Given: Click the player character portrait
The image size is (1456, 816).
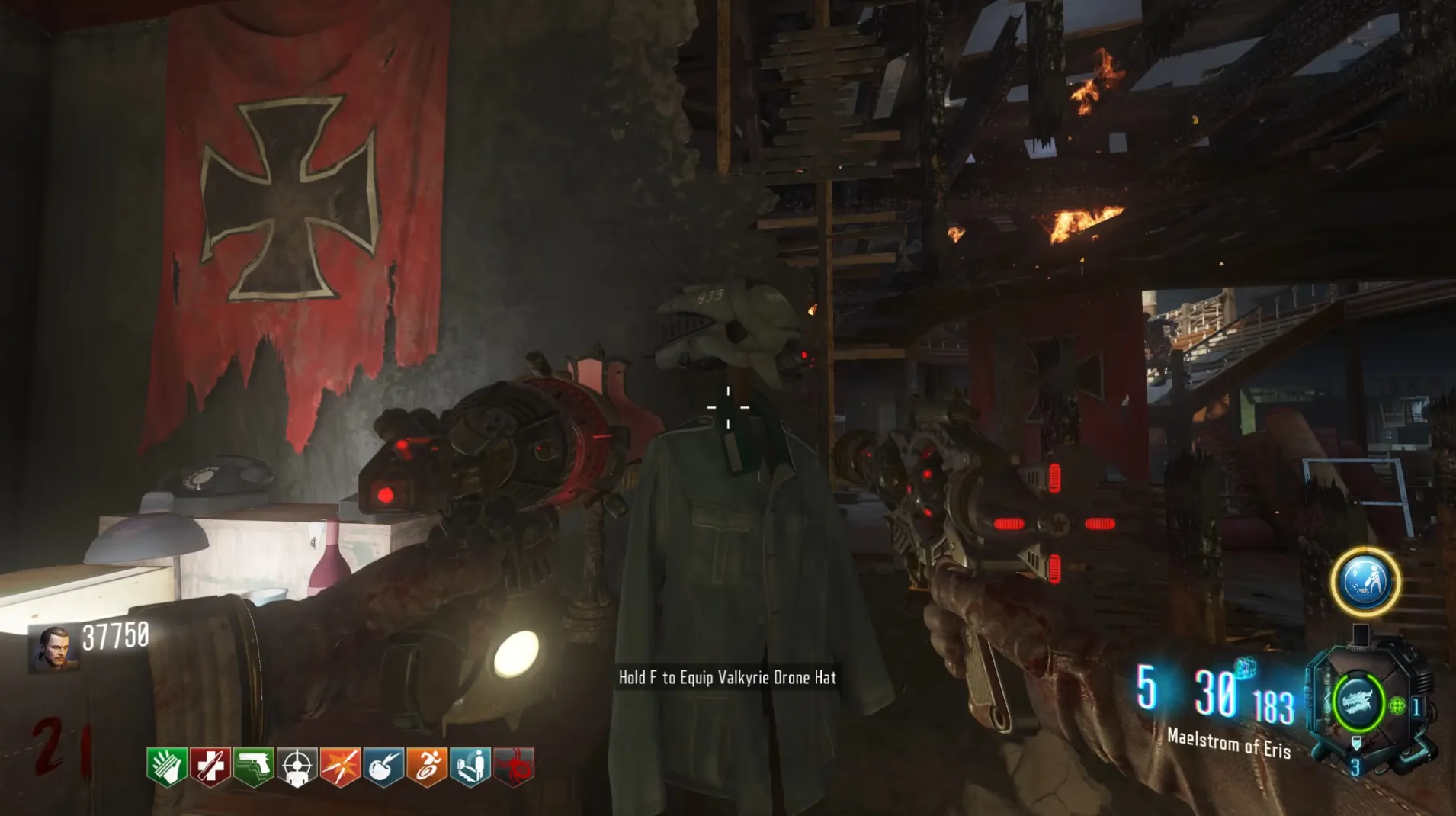Looking at the screenshot, I should pos(53,649).
